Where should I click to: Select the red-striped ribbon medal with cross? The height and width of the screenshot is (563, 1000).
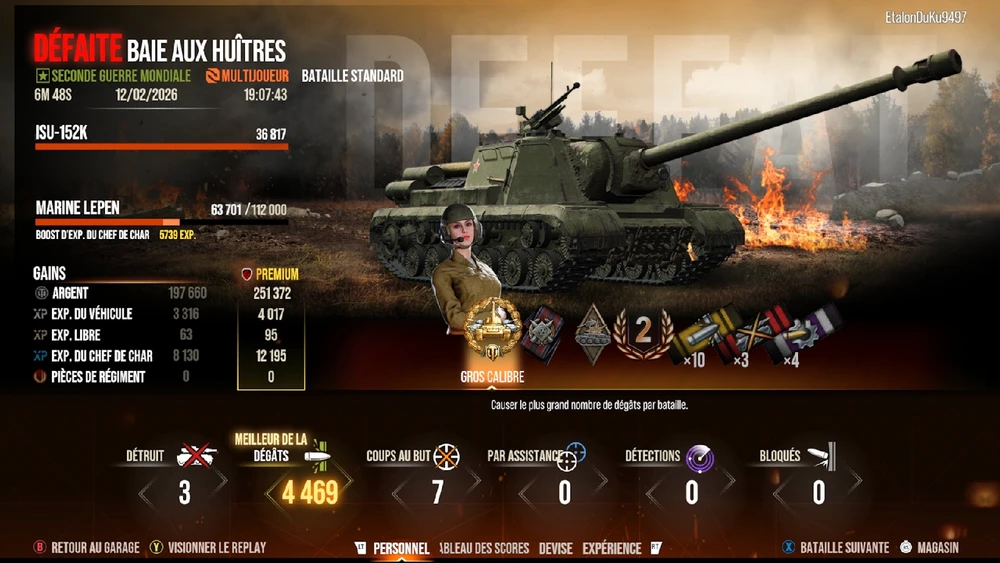(x=544, y=330)
